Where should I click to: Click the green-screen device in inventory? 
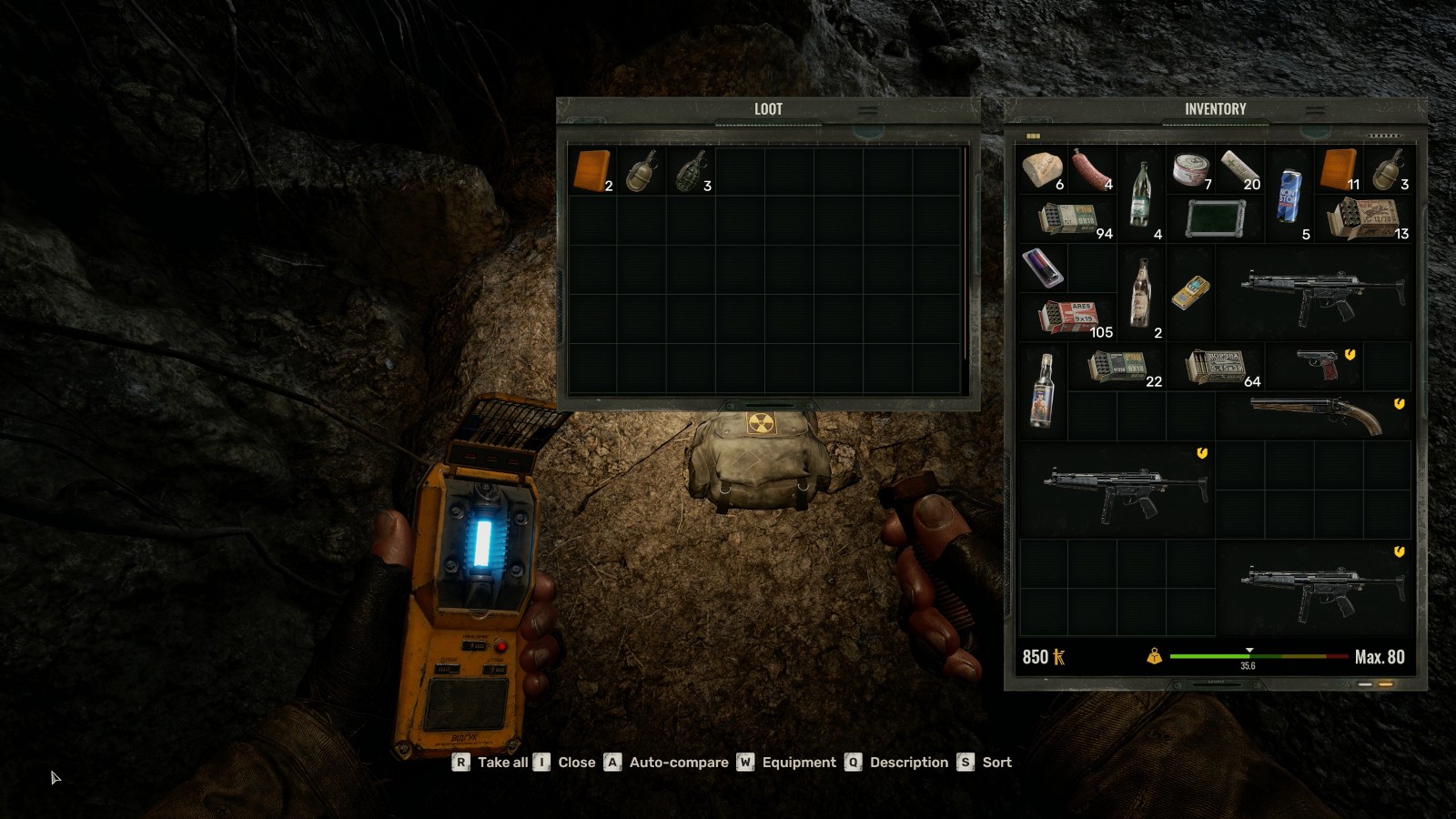pos(1216,219)
